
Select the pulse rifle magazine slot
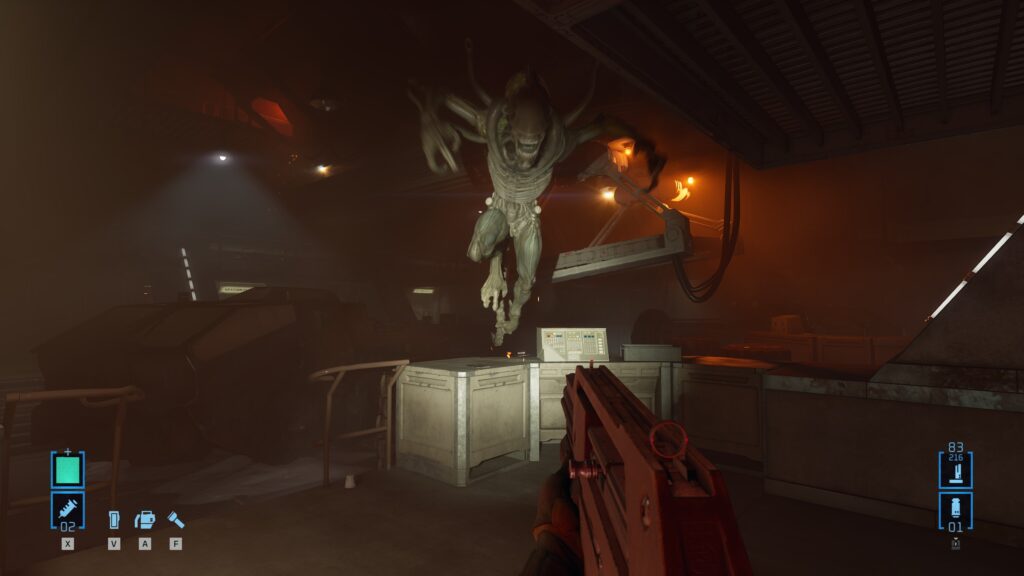tap(955, 468)
